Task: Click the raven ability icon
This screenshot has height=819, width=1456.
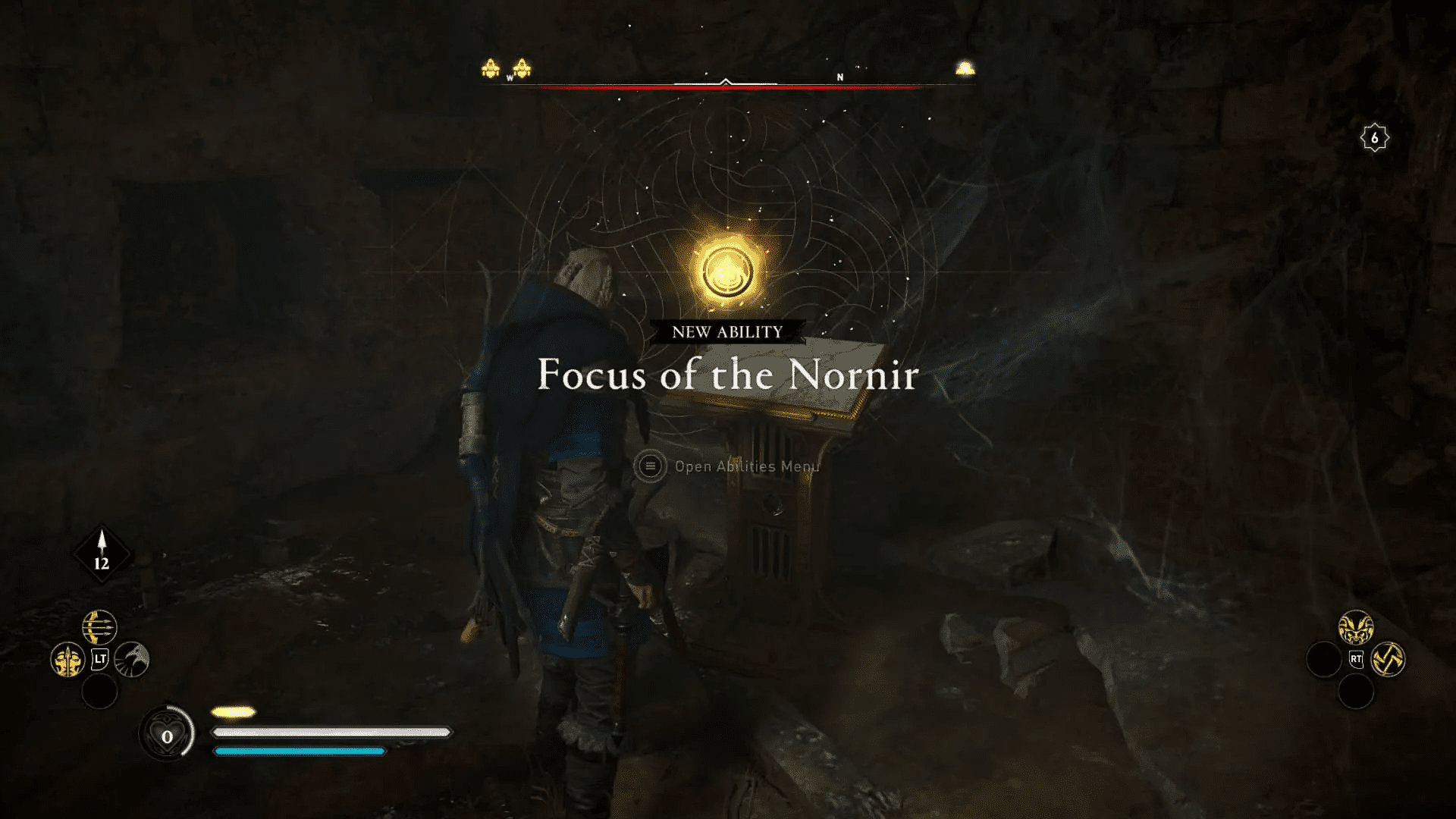Action: tap(131, 661)
